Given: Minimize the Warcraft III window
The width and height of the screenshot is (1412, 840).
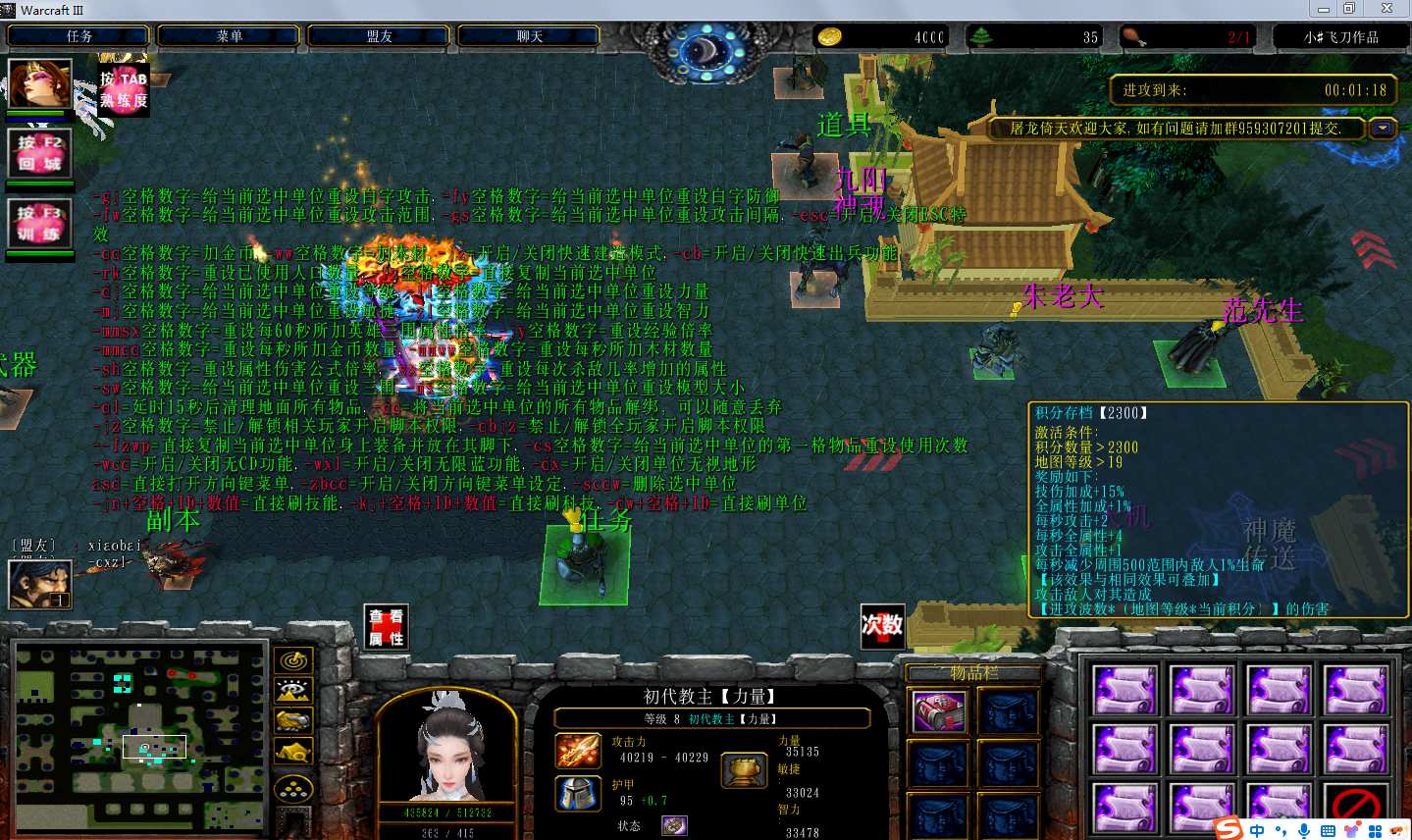Looking at the screenshot, I should click(1324, 9).
